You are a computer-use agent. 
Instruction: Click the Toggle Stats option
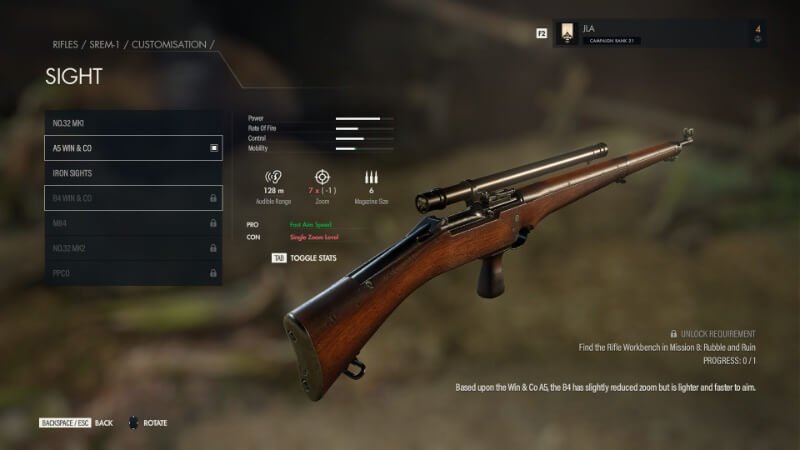pos(305,258)
